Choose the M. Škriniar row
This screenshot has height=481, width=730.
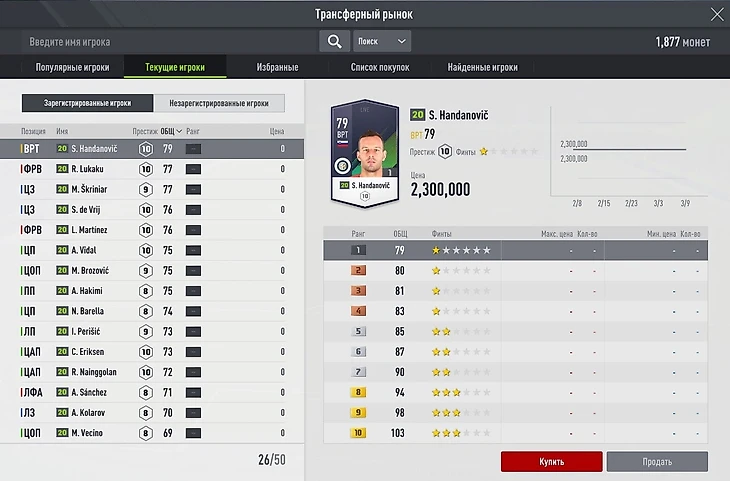click(150, 190)
